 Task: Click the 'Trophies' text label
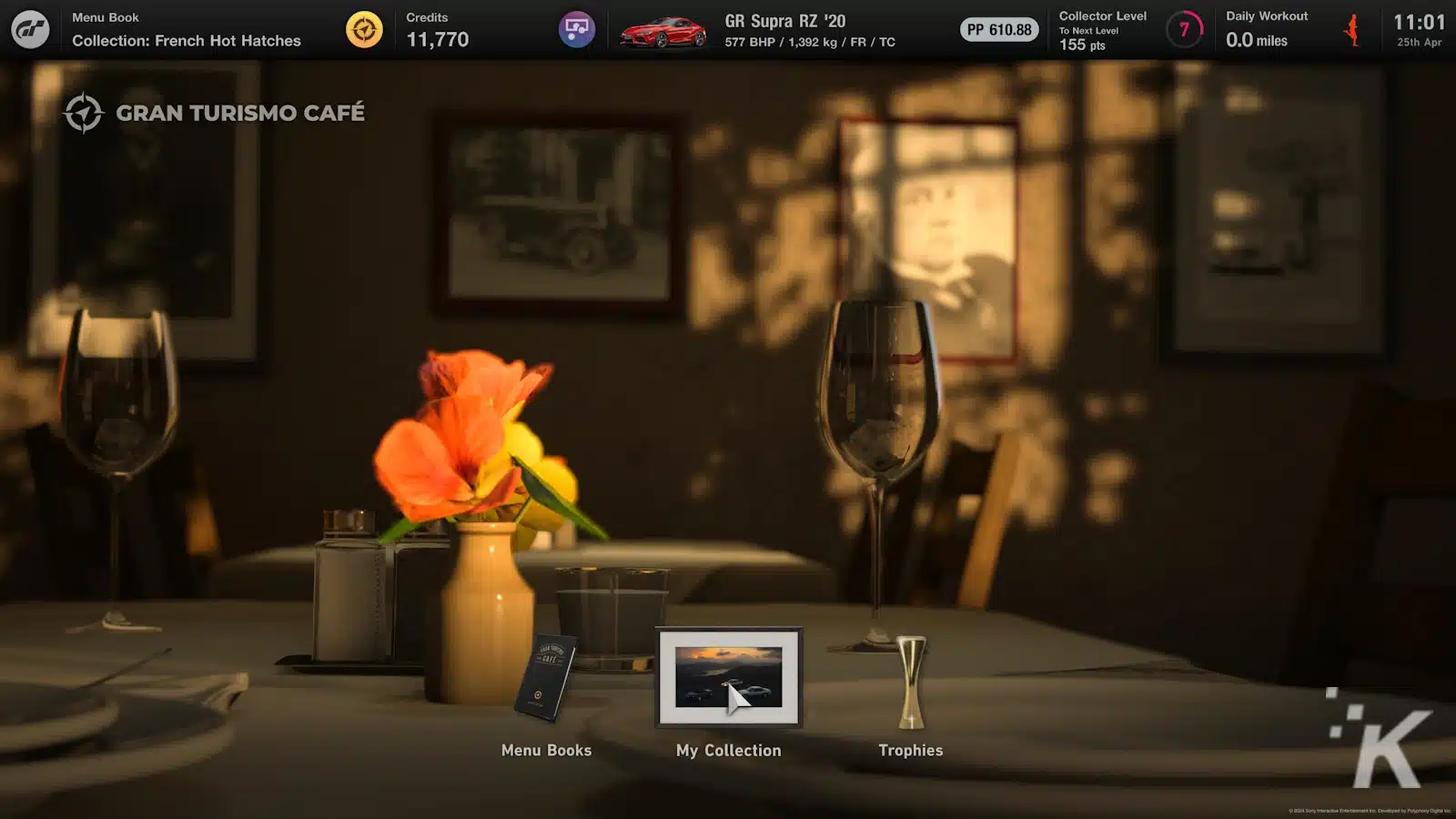[x=911, y=750]
